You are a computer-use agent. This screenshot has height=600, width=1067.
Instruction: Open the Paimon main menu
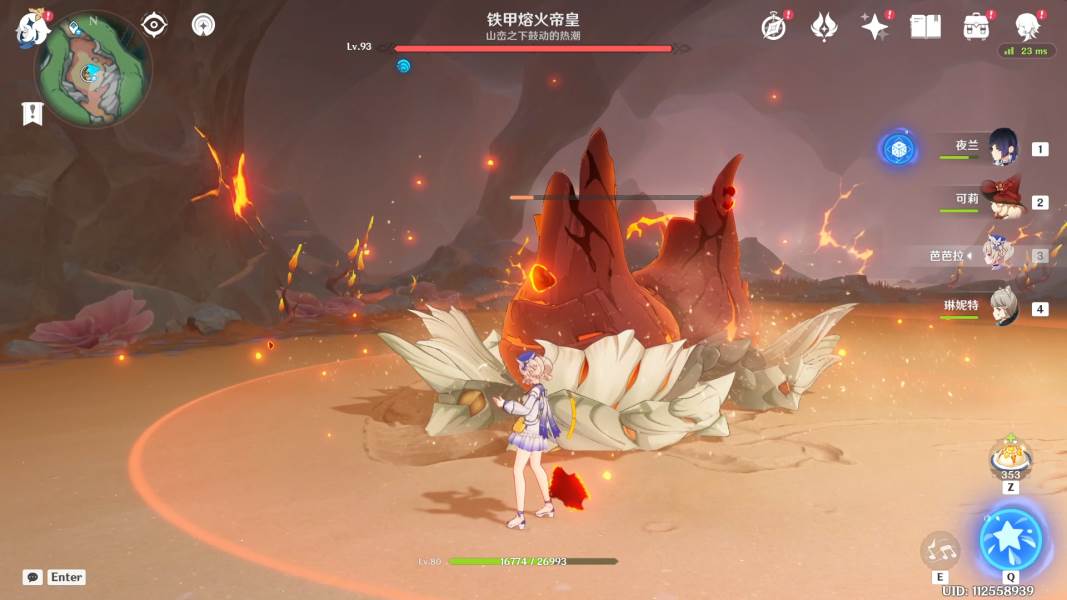(32, 28)
